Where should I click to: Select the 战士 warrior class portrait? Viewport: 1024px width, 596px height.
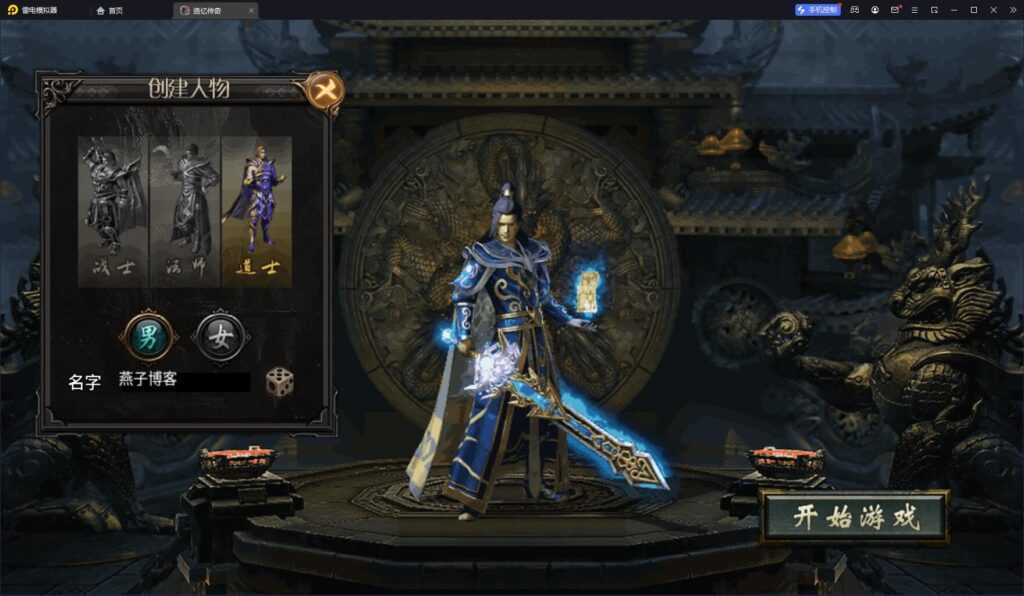113,211
